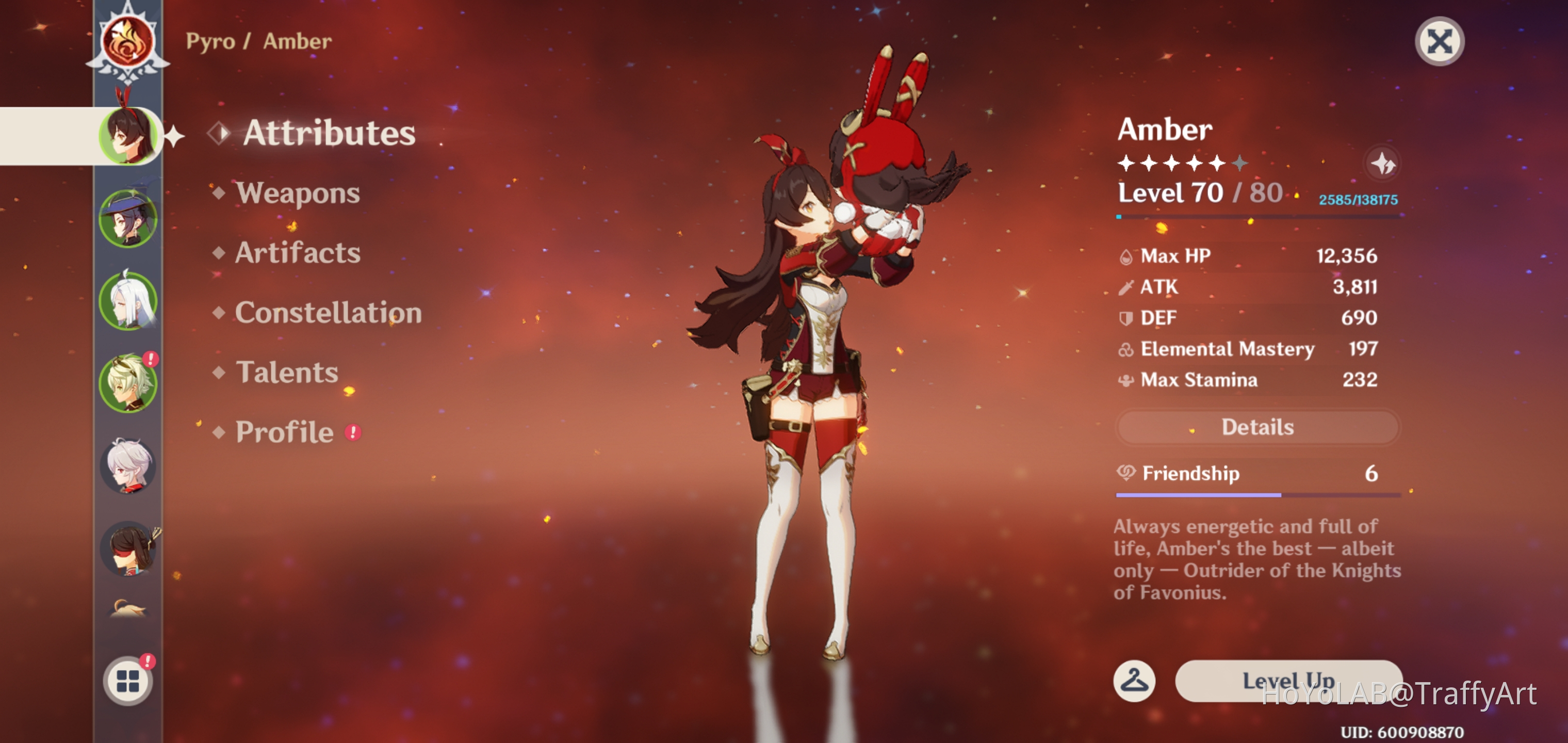Open the Talents section
The width and height of the screenshot is (1568, 743).
point(286,372)
